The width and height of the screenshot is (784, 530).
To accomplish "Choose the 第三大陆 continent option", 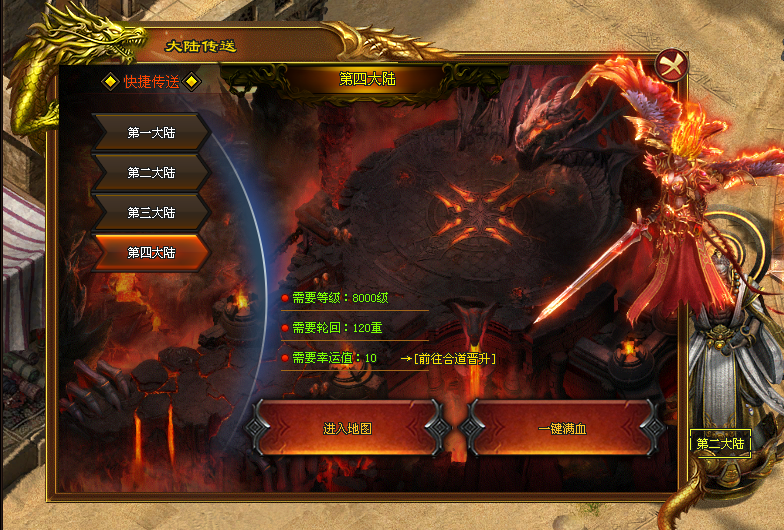I will (151, 212).
